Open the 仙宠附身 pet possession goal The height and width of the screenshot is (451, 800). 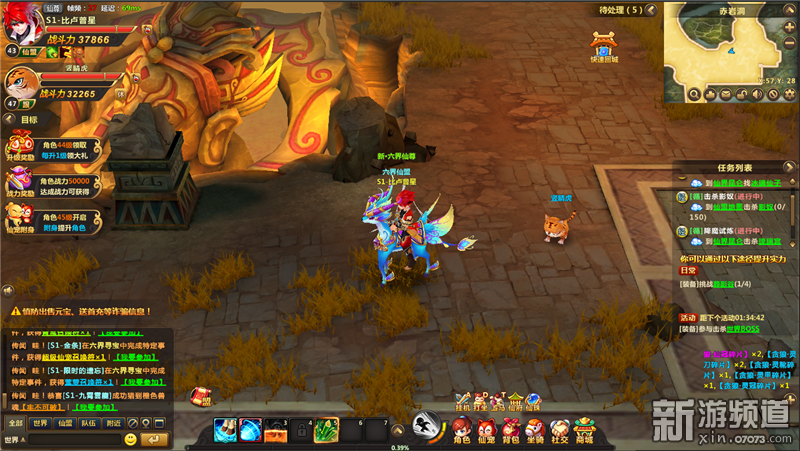click(19, 216)
